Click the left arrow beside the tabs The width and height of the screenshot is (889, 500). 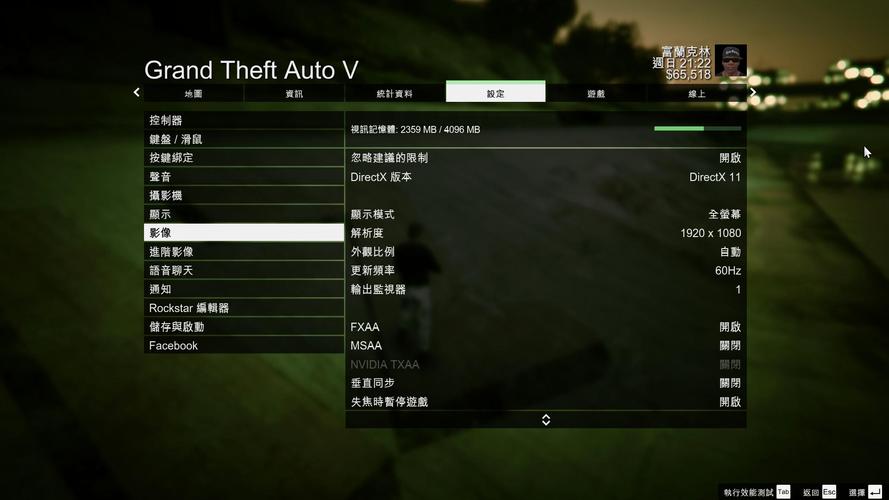pos(137,92)
